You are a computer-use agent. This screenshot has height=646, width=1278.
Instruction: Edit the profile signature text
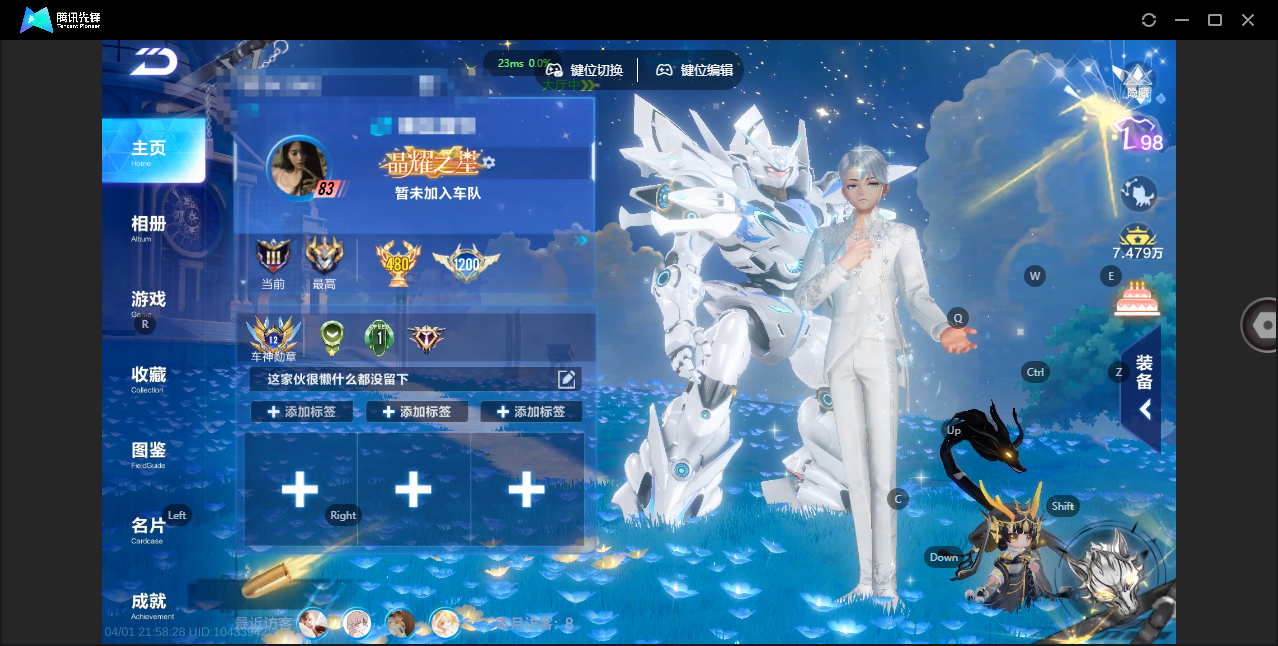[566, 379]
